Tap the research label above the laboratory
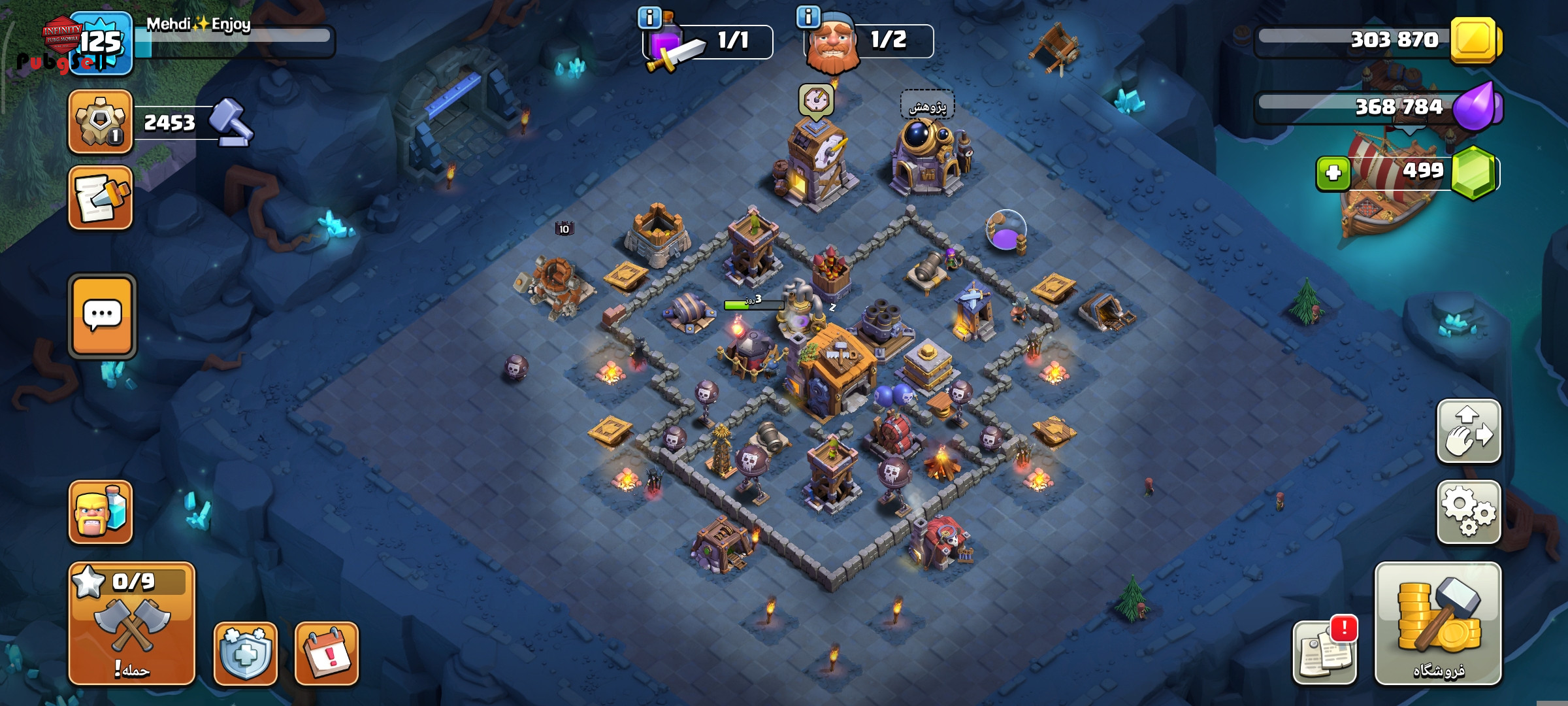 [928, 107]
